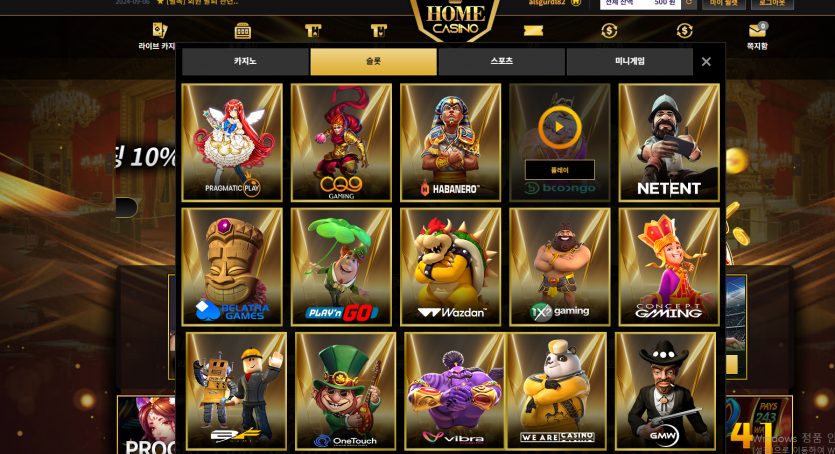Select the Habanero provider tile
This screenshot has height=454, width=835.
pyautogui.click(x=450, y=142)
